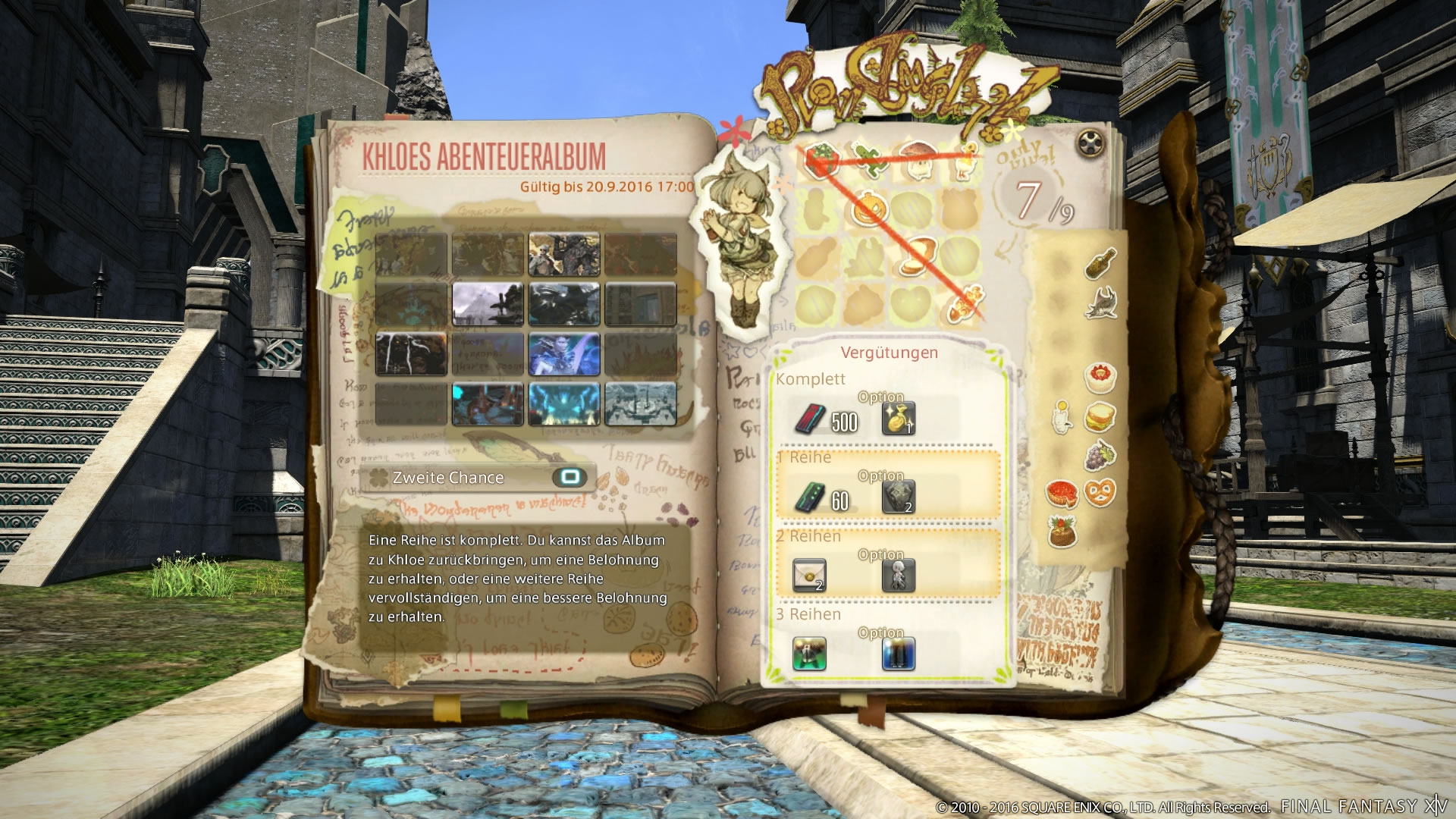Click the green cactuar sticker
Viewport: 1456px width, 819px height.
click(868, 160)
